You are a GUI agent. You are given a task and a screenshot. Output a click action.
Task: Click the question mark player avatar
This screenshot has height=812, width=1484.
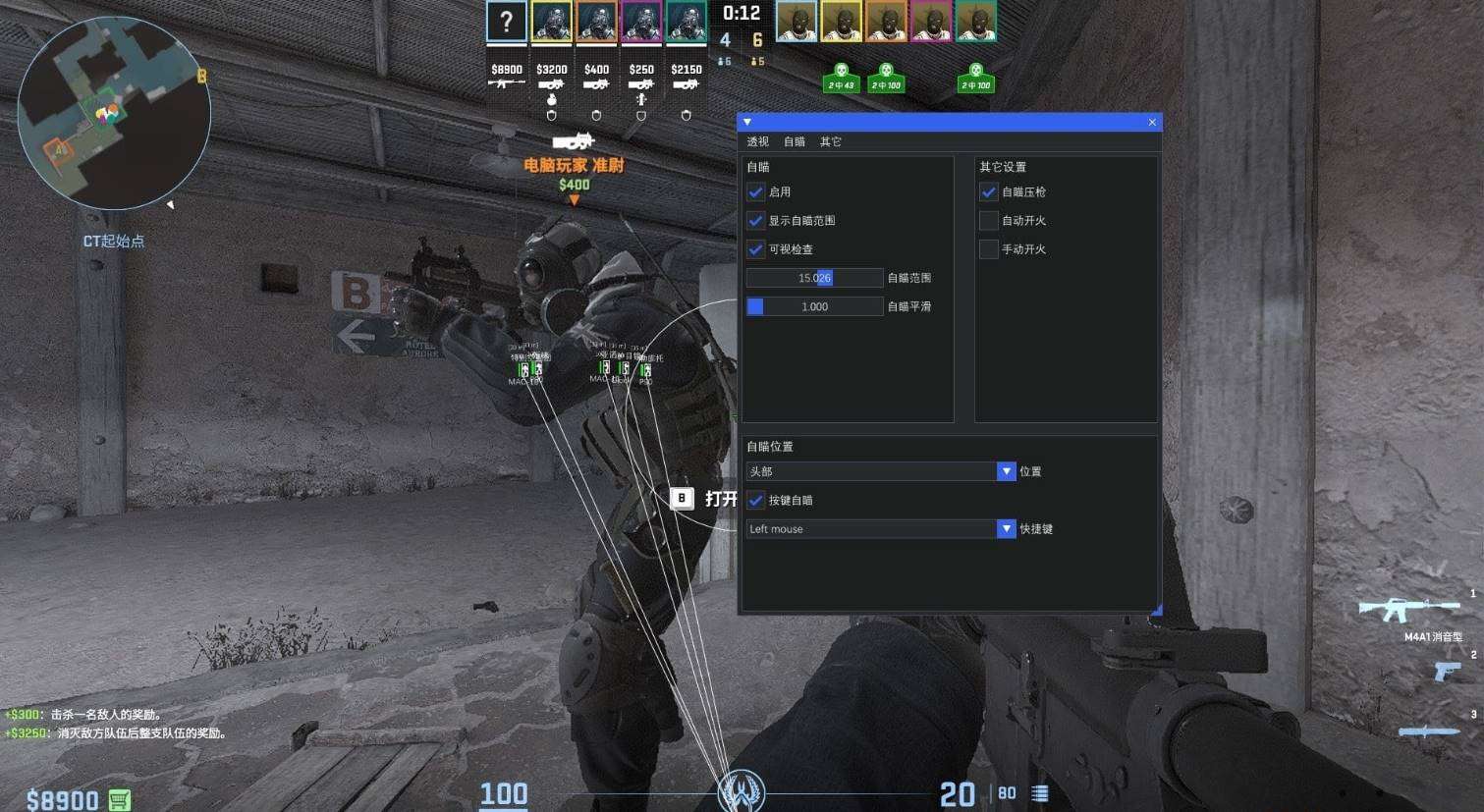point(507,22)
